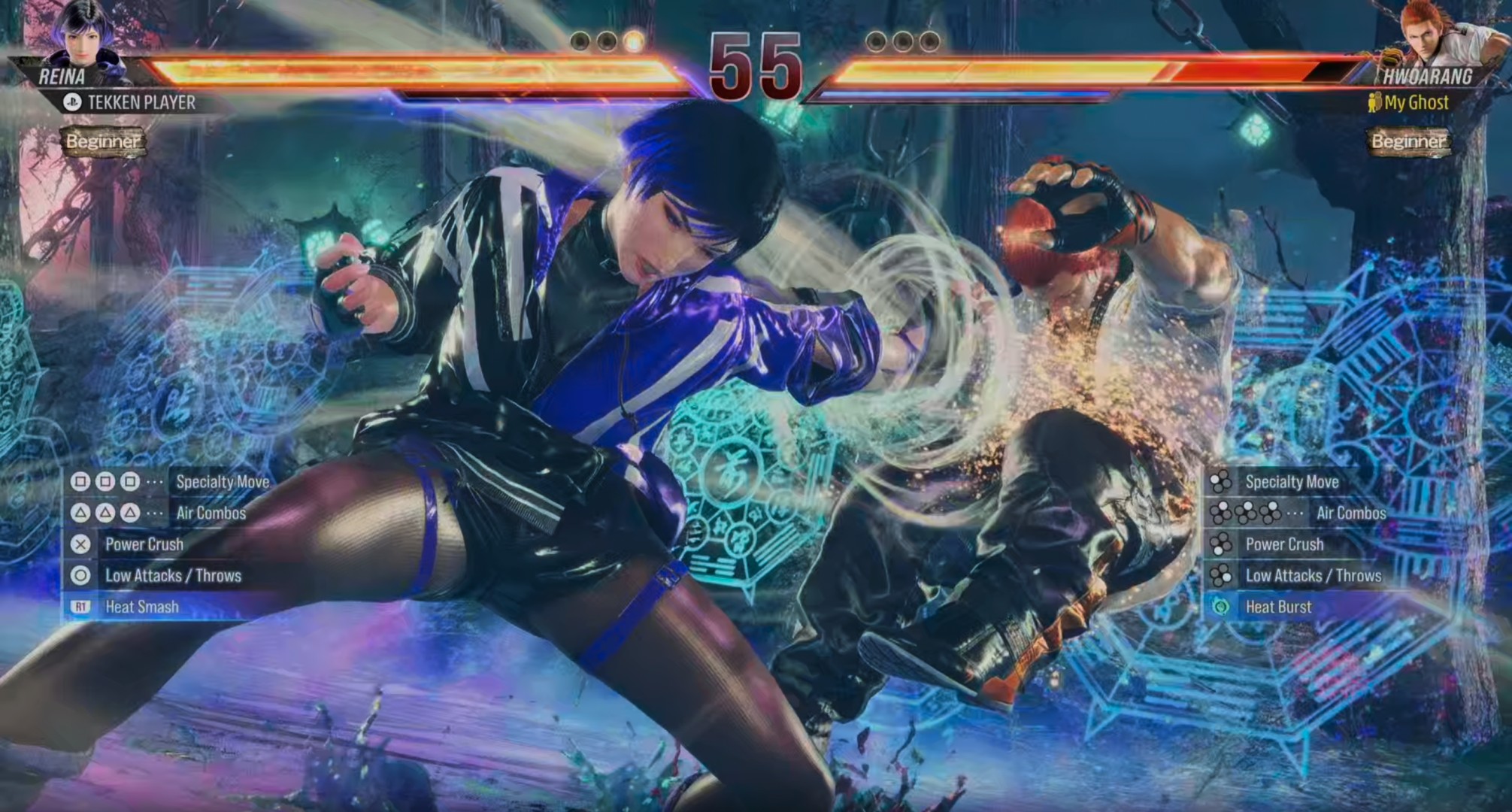Click Hwoarang's character portrait

coord(1429,34)
